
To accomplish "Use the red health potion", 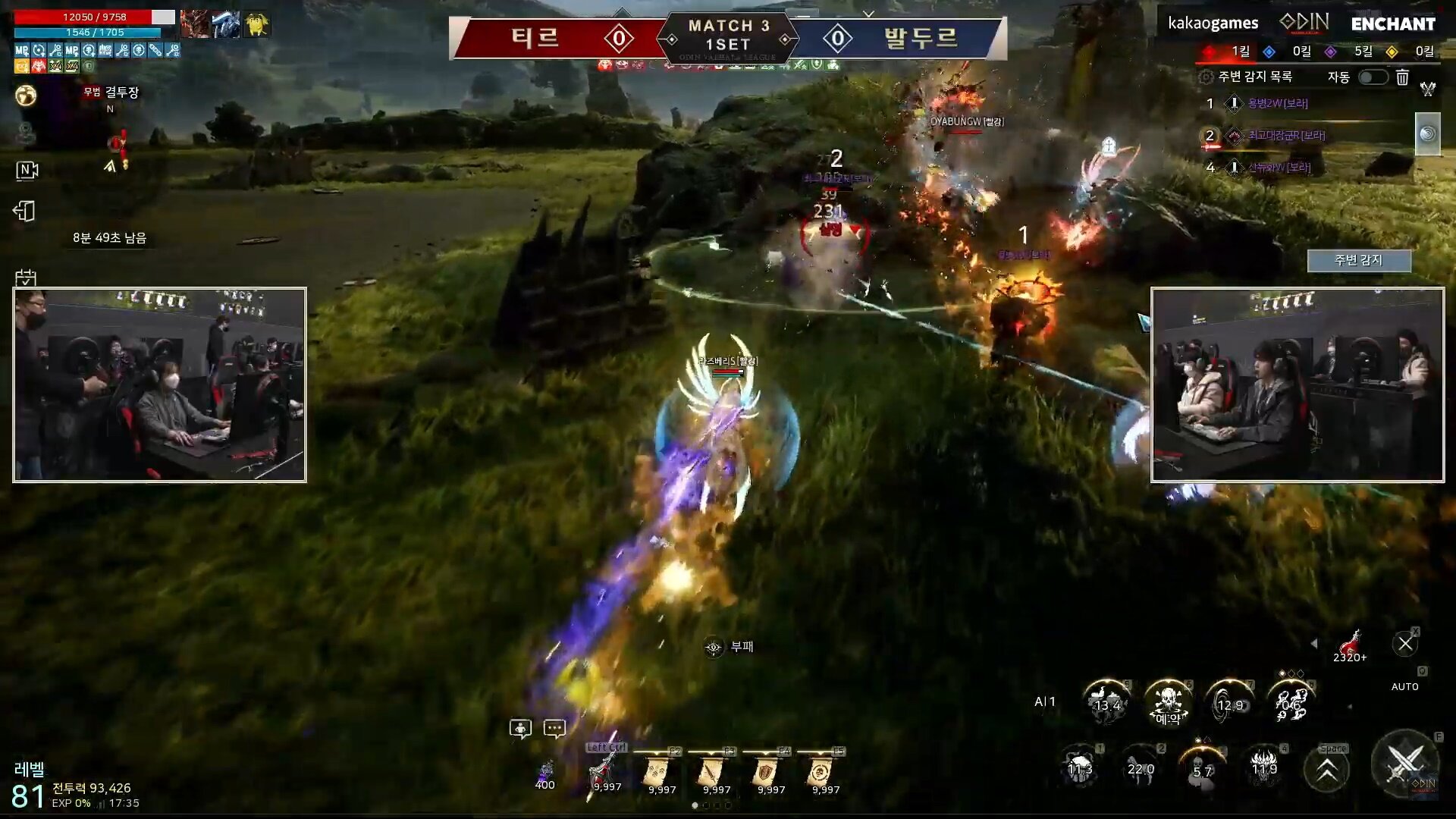I will tap(1350, 645).
